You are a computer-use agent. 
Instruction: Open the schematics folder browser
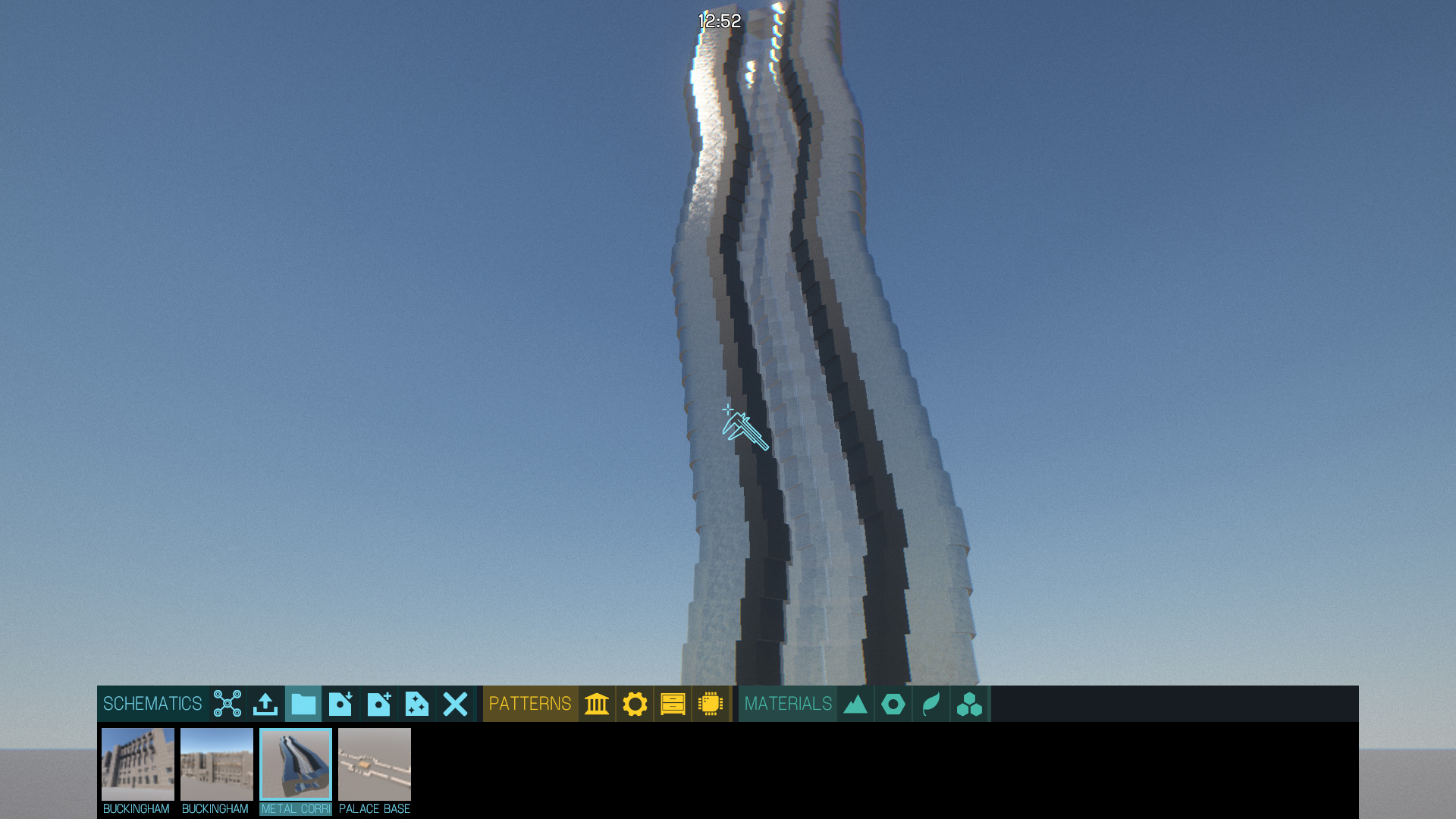pos(303,704)
